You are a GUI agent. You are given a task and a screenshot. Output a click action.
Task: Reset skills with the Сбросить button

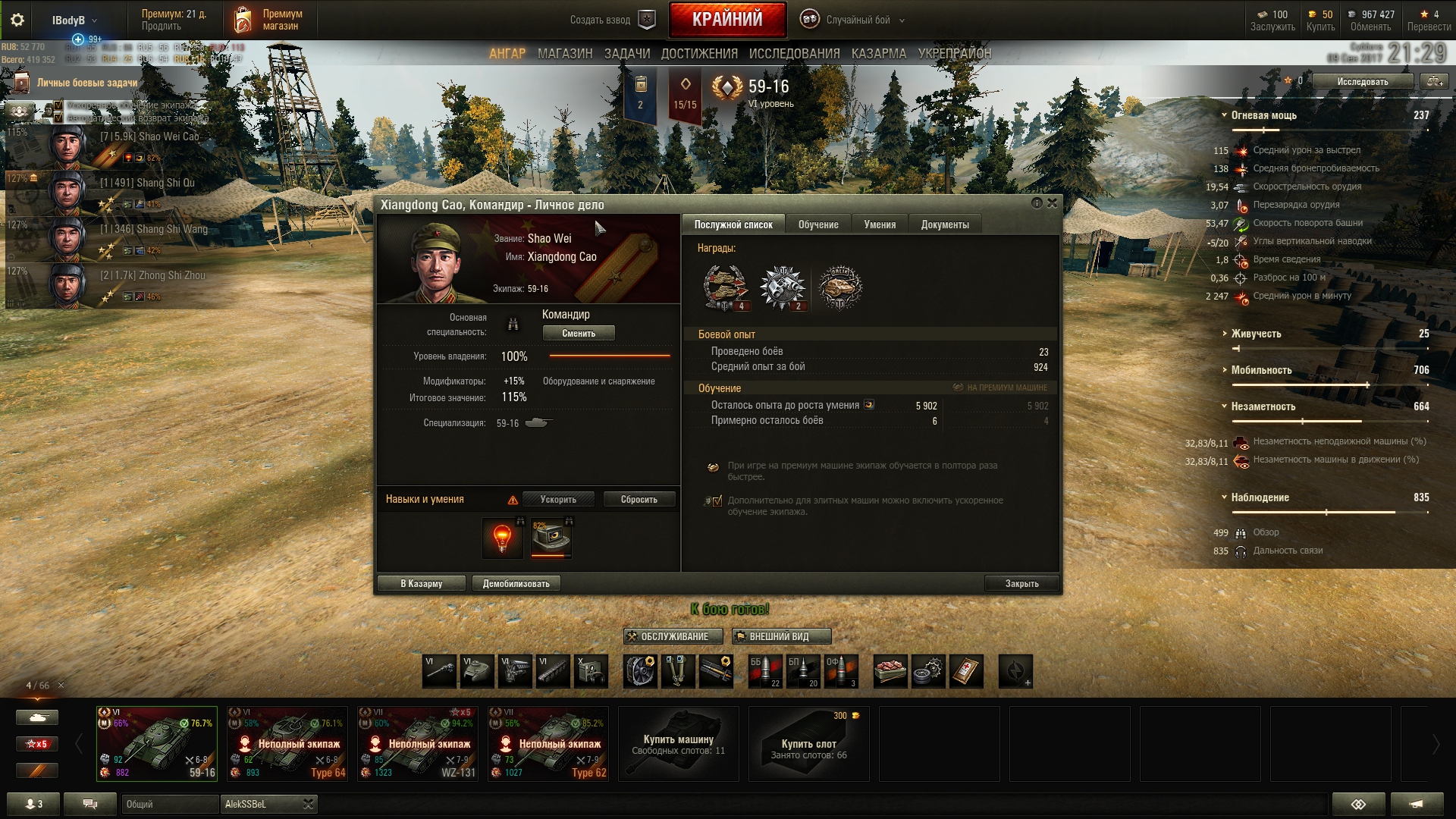[639, 500]
